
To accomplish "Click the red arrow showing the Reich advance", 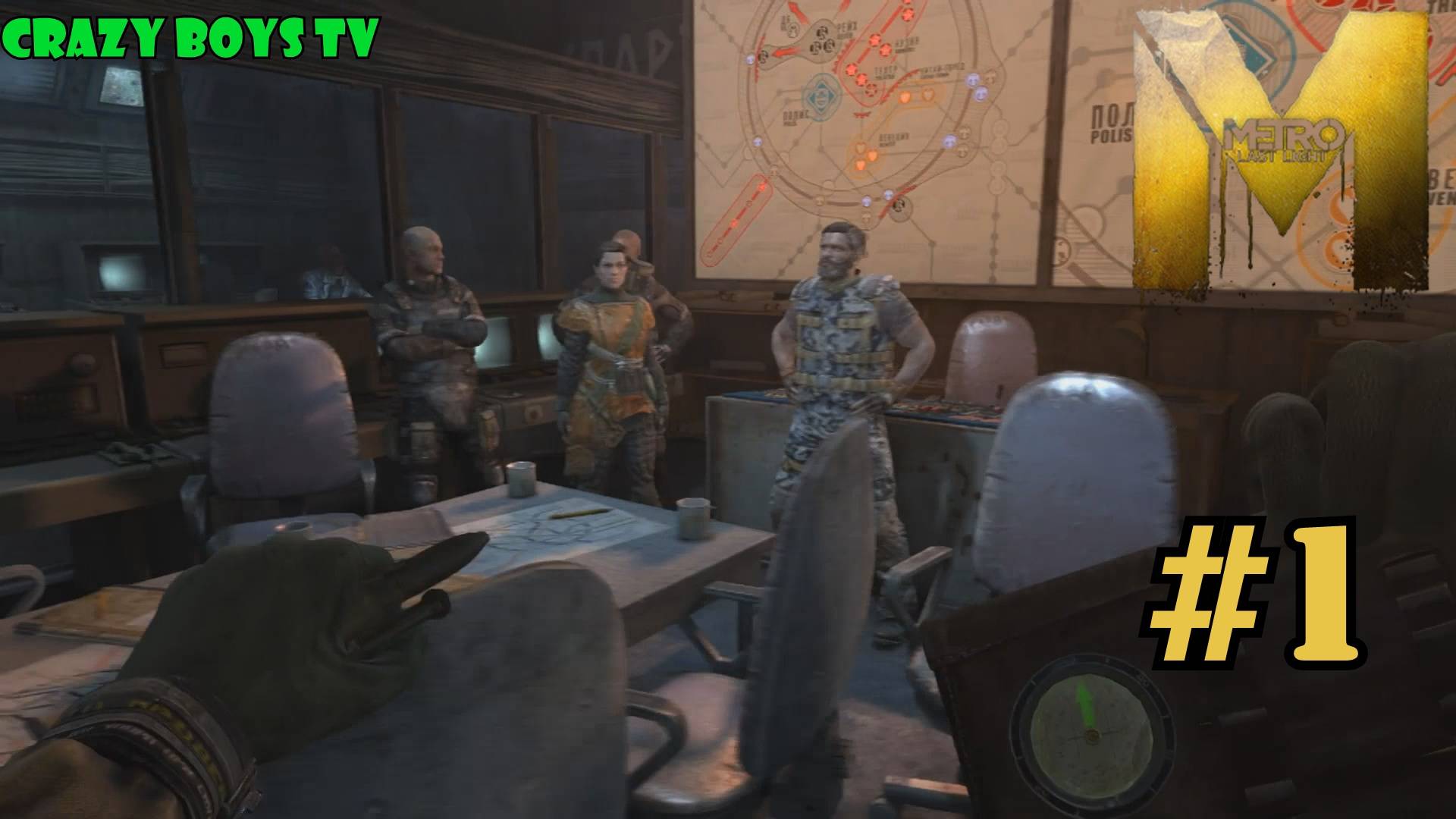I will (786, 51).
